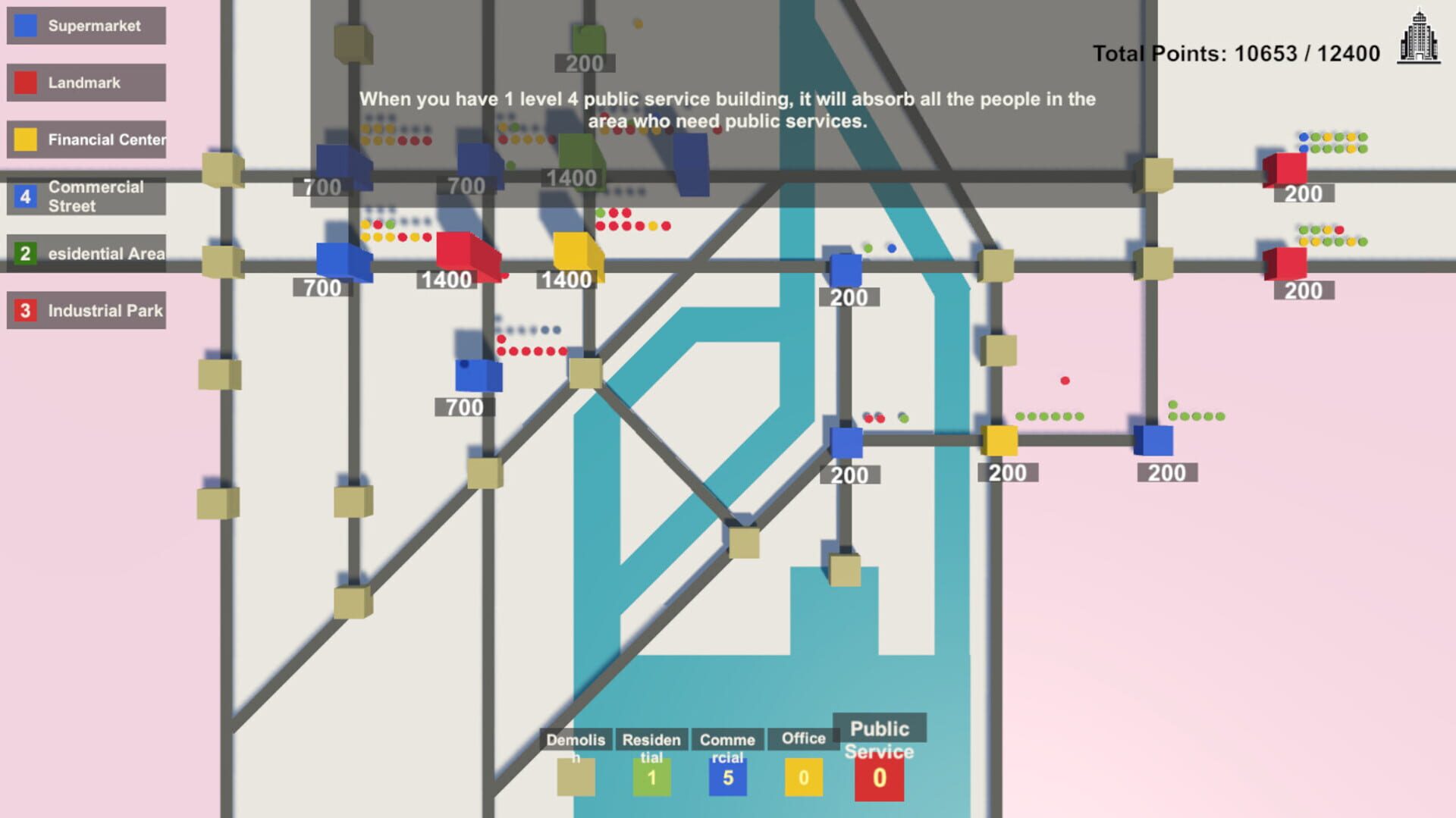
Task: Click the yellow building labeled 200
Action: tap(999, 440)
